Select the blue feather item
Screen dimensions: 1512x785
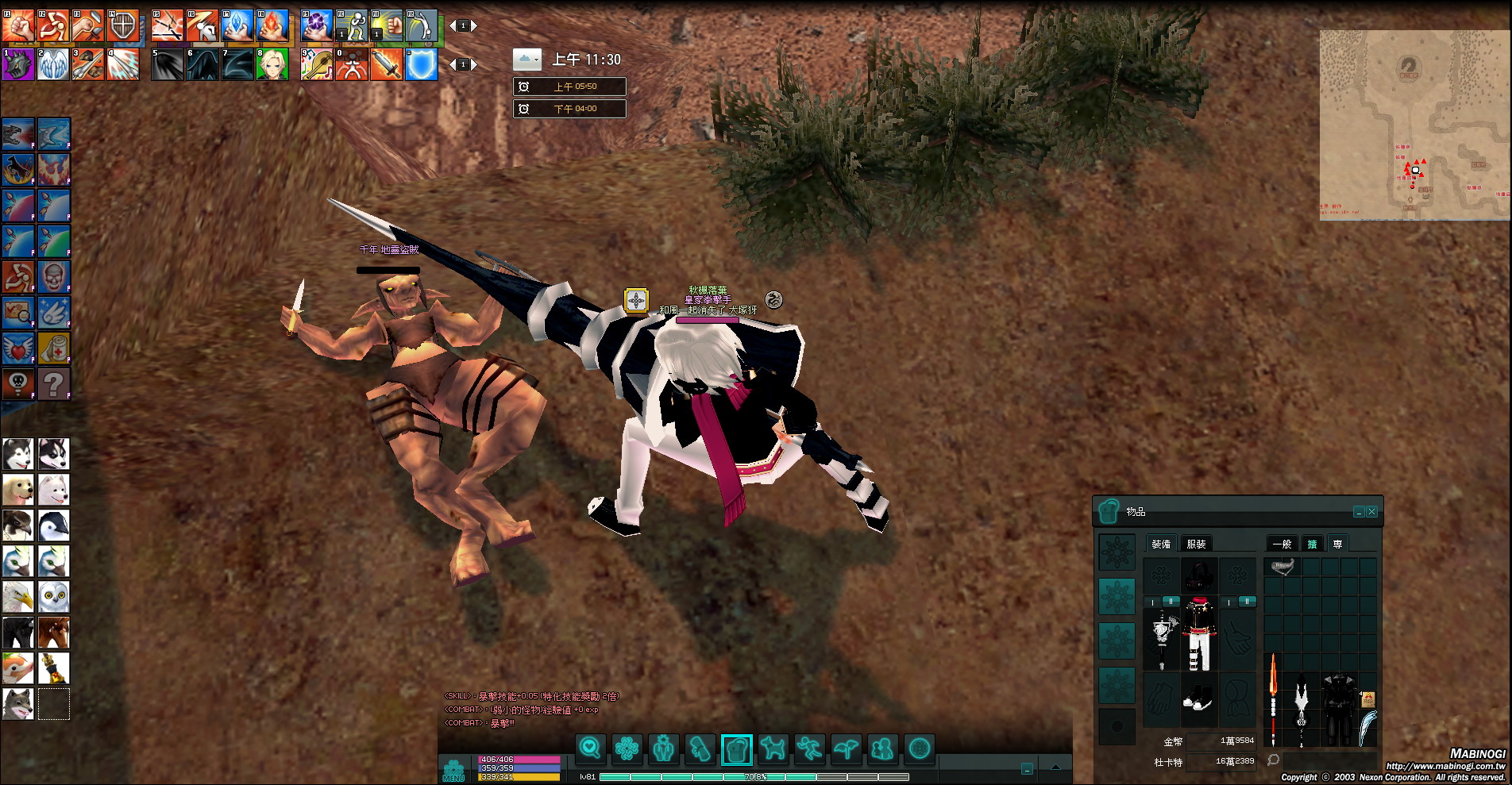(1367, 727)
